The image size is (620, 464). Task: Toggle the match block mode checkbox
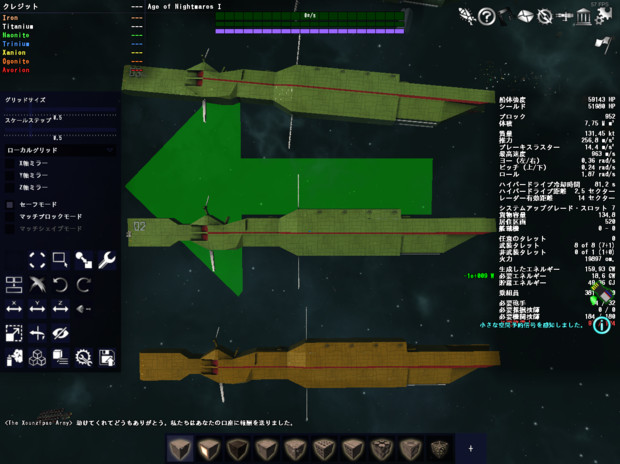click(11, 216)
